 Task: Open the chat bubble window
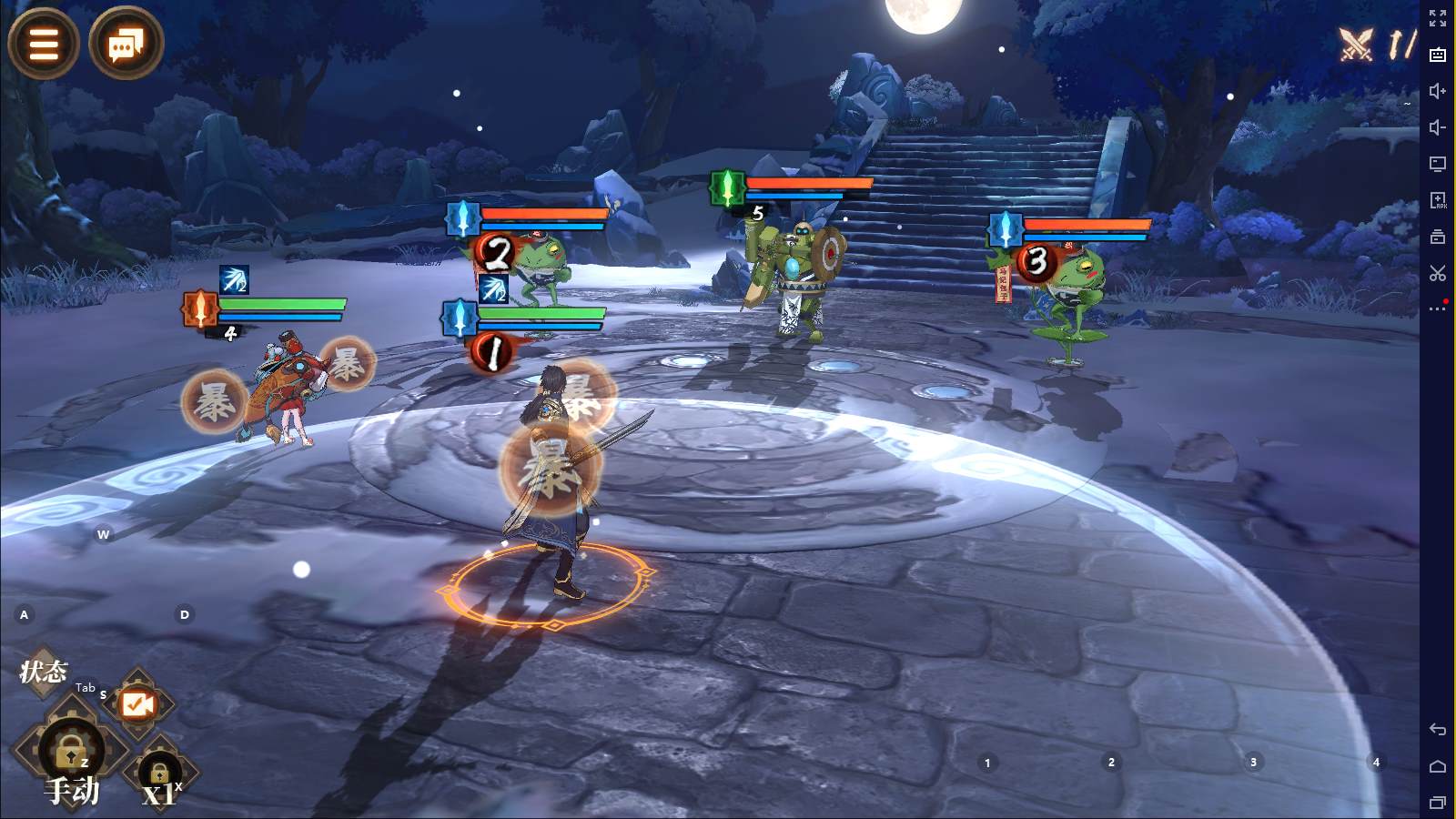(x=126, y=43)
